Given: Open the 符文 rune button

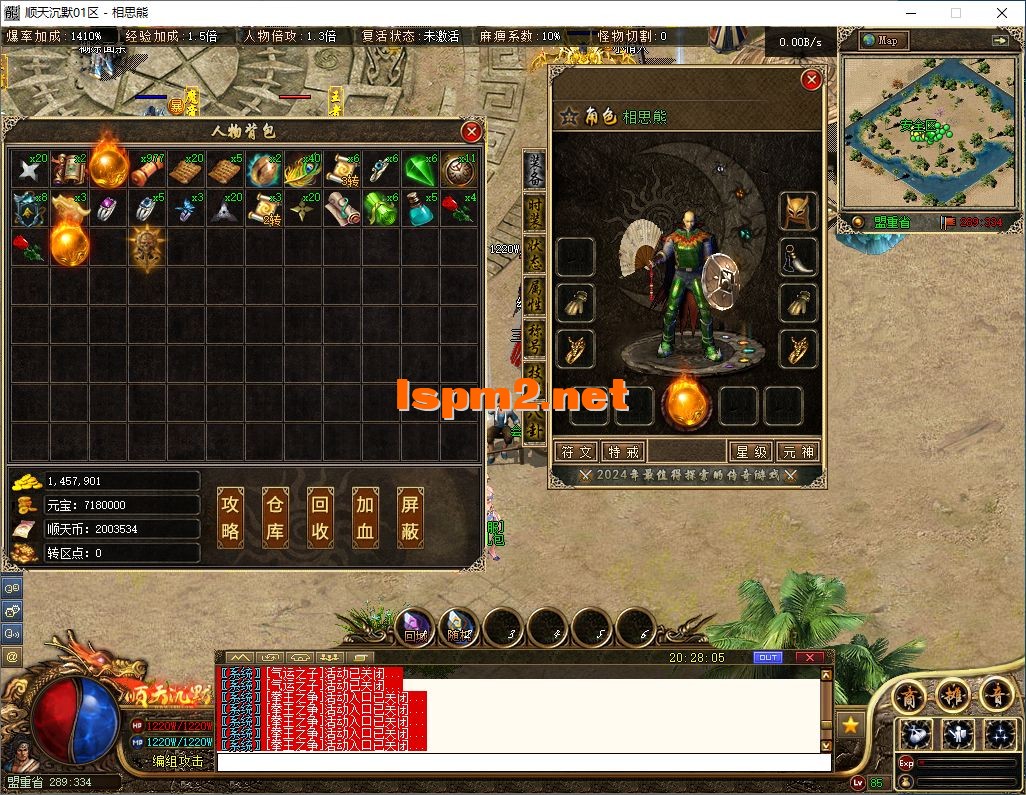Looking at the screenshot, I should point(577,452).
